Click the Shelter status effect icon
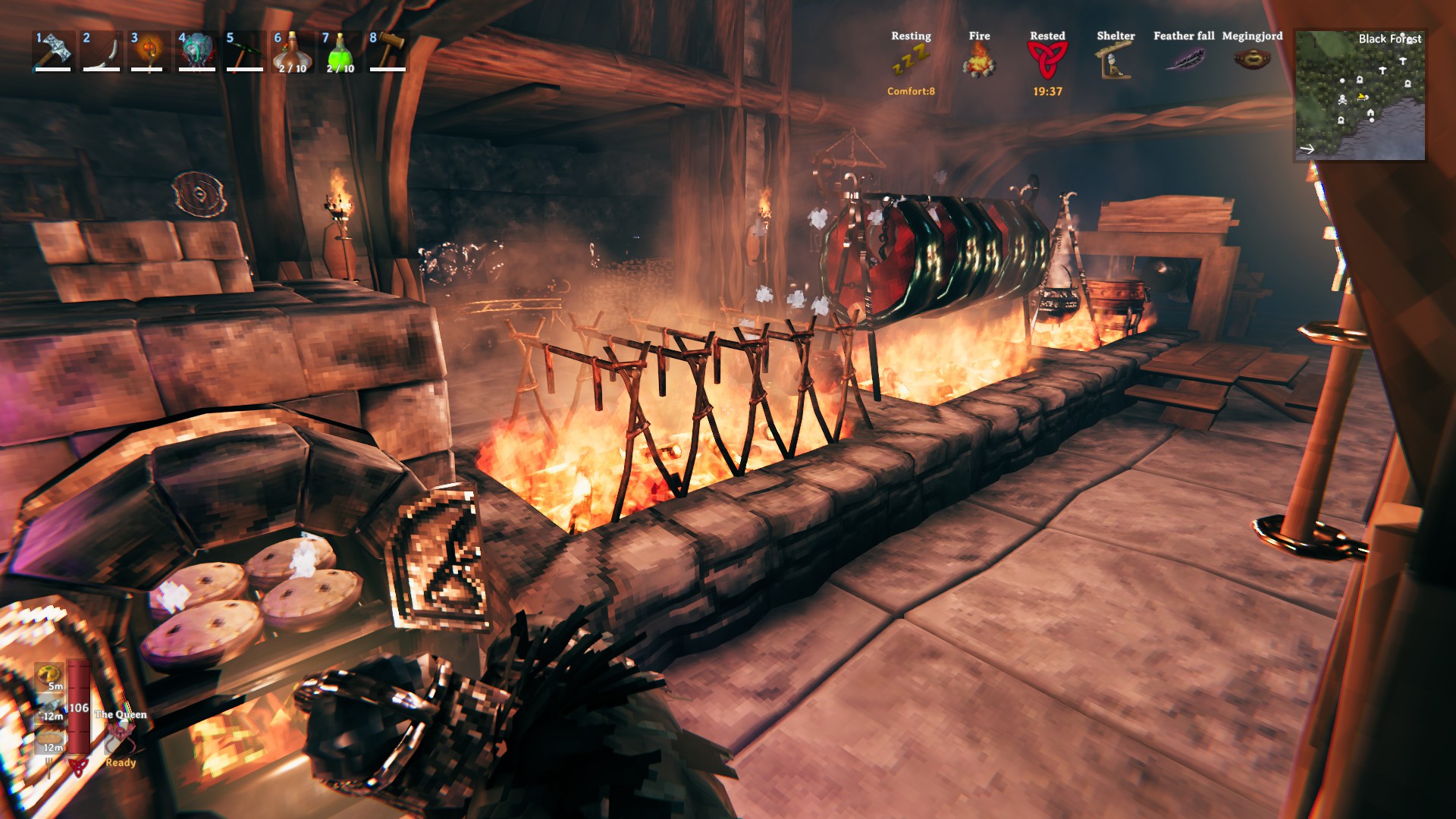The width and height of the screenshot is (1456, 819). pyautogui.click(x=1116, y=59)
